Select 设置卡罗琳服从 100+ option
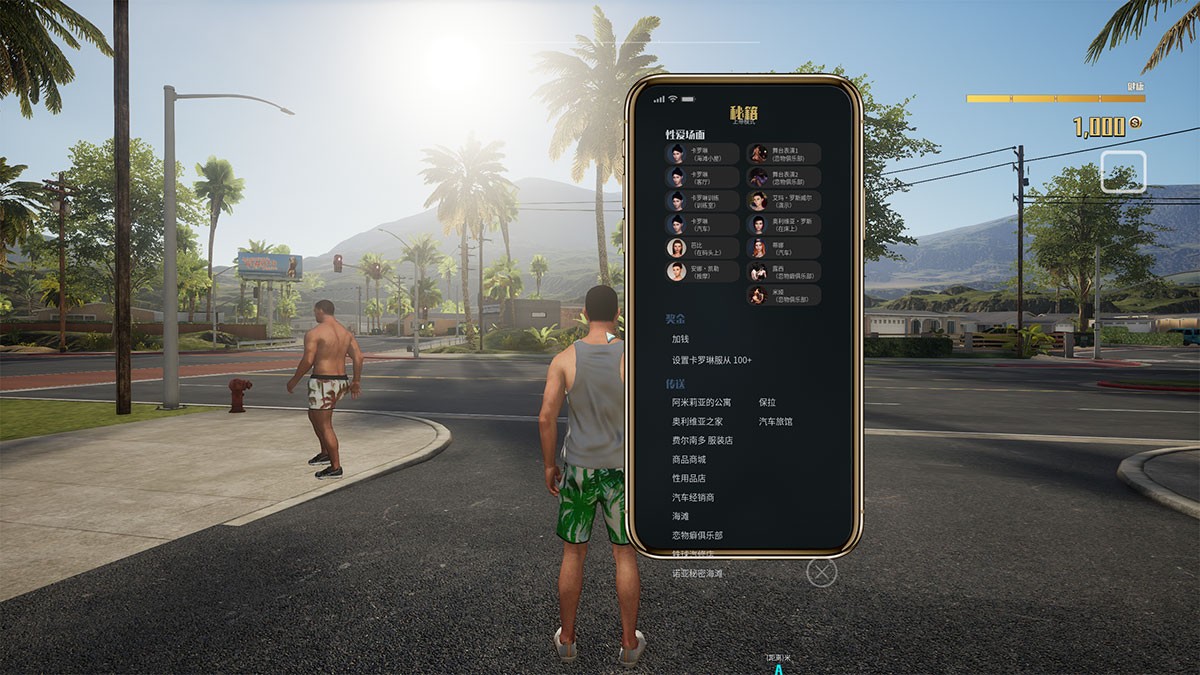 pos(711,360)
